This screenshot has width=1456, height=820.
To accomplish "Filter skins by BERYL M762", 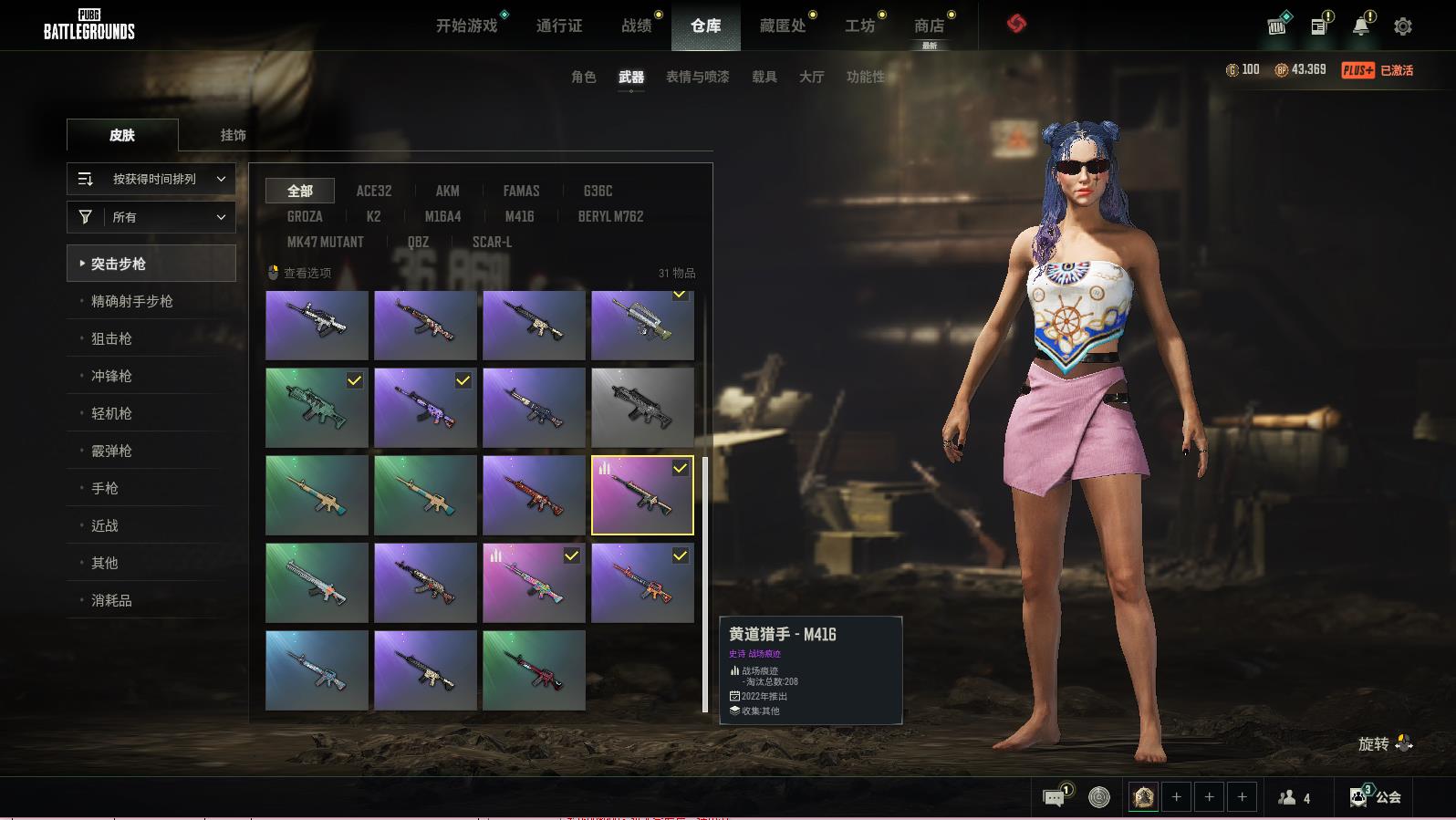I will point(610,216).
